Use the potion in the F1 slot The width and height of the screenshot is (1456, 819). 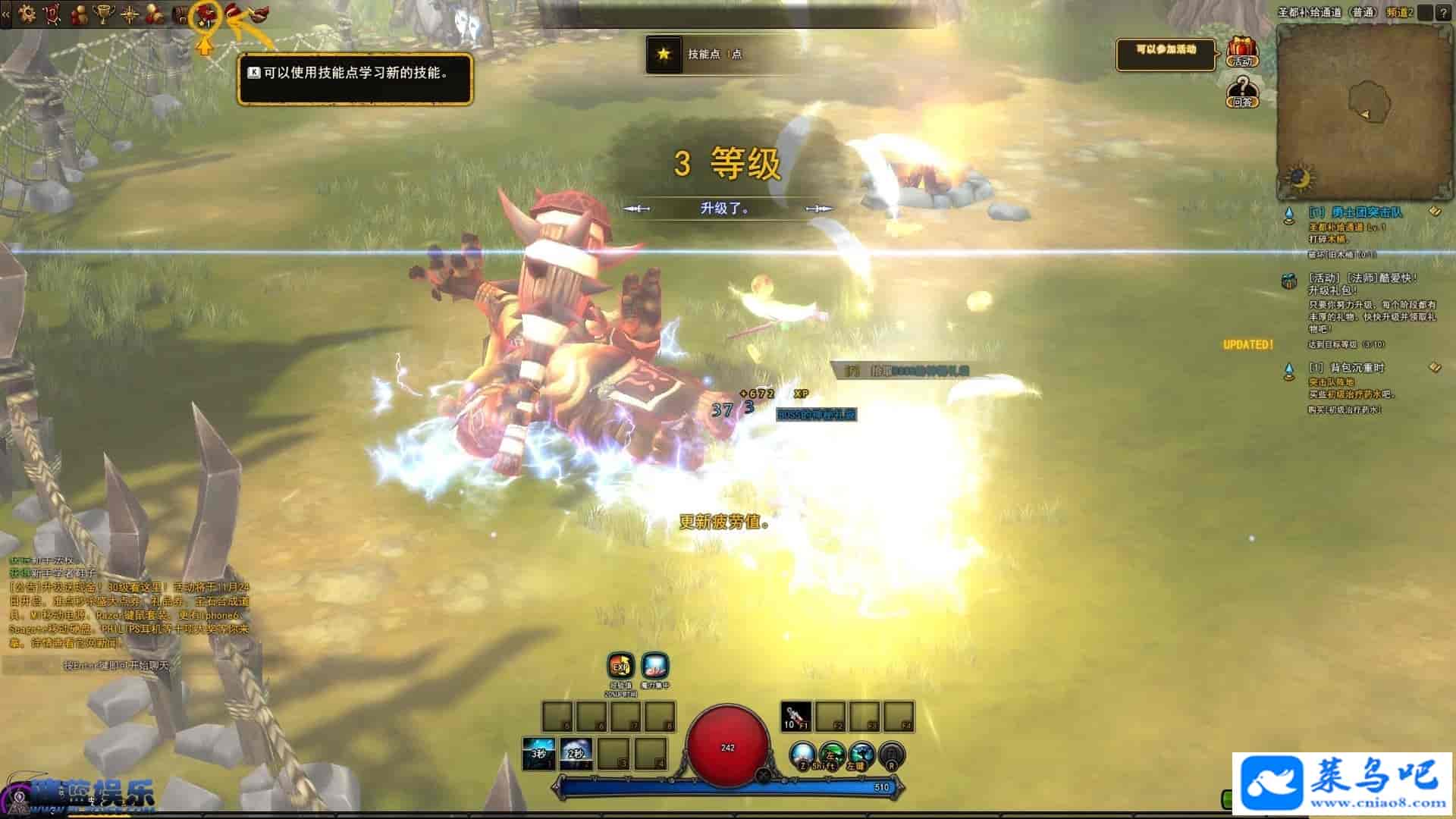[796, 716]
